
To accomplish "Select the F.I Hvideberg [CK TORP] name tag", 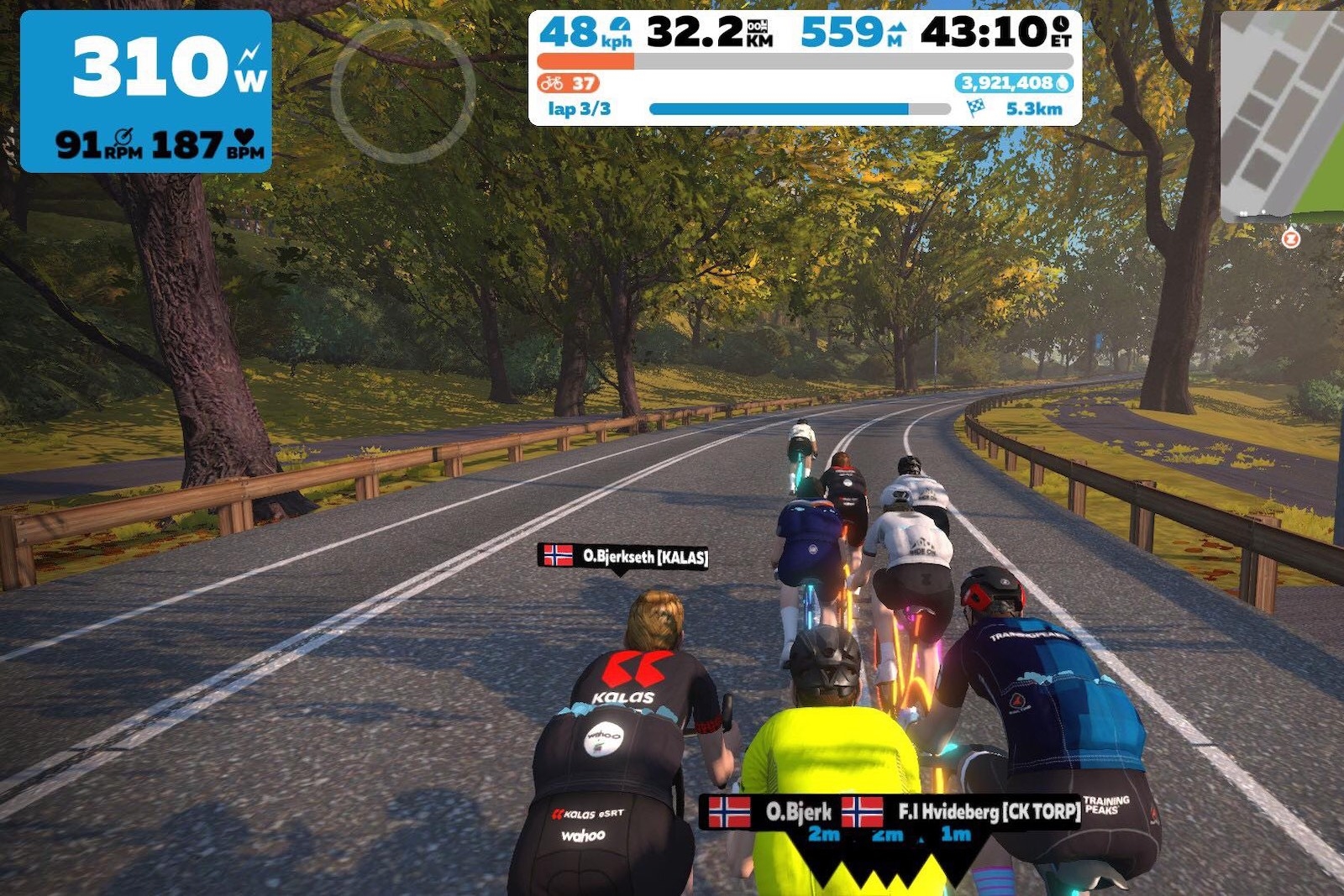I will pyautogui.click(x=962, y=811).
